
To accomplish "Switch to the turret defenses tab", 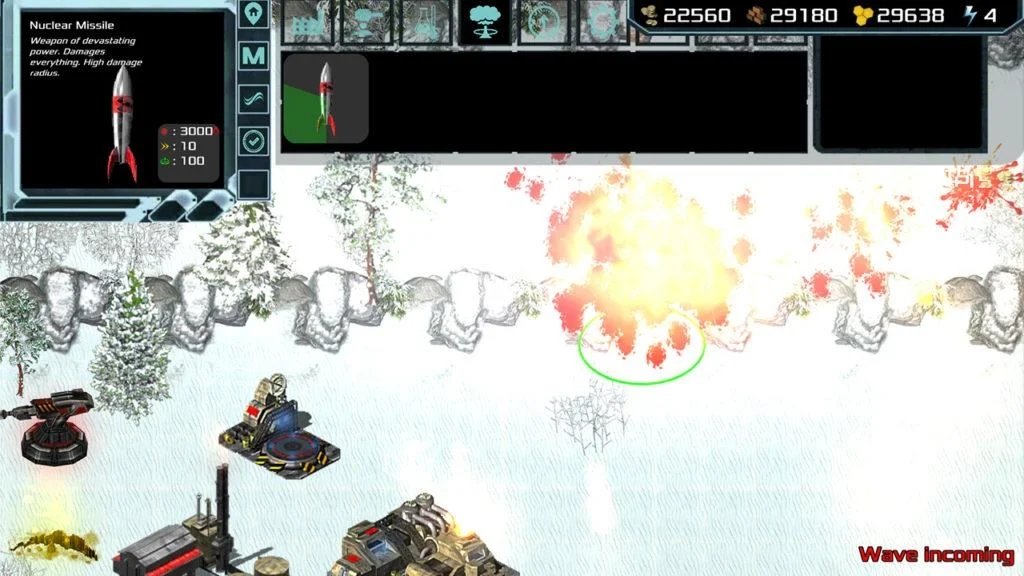I will click(x=367, y=22).
